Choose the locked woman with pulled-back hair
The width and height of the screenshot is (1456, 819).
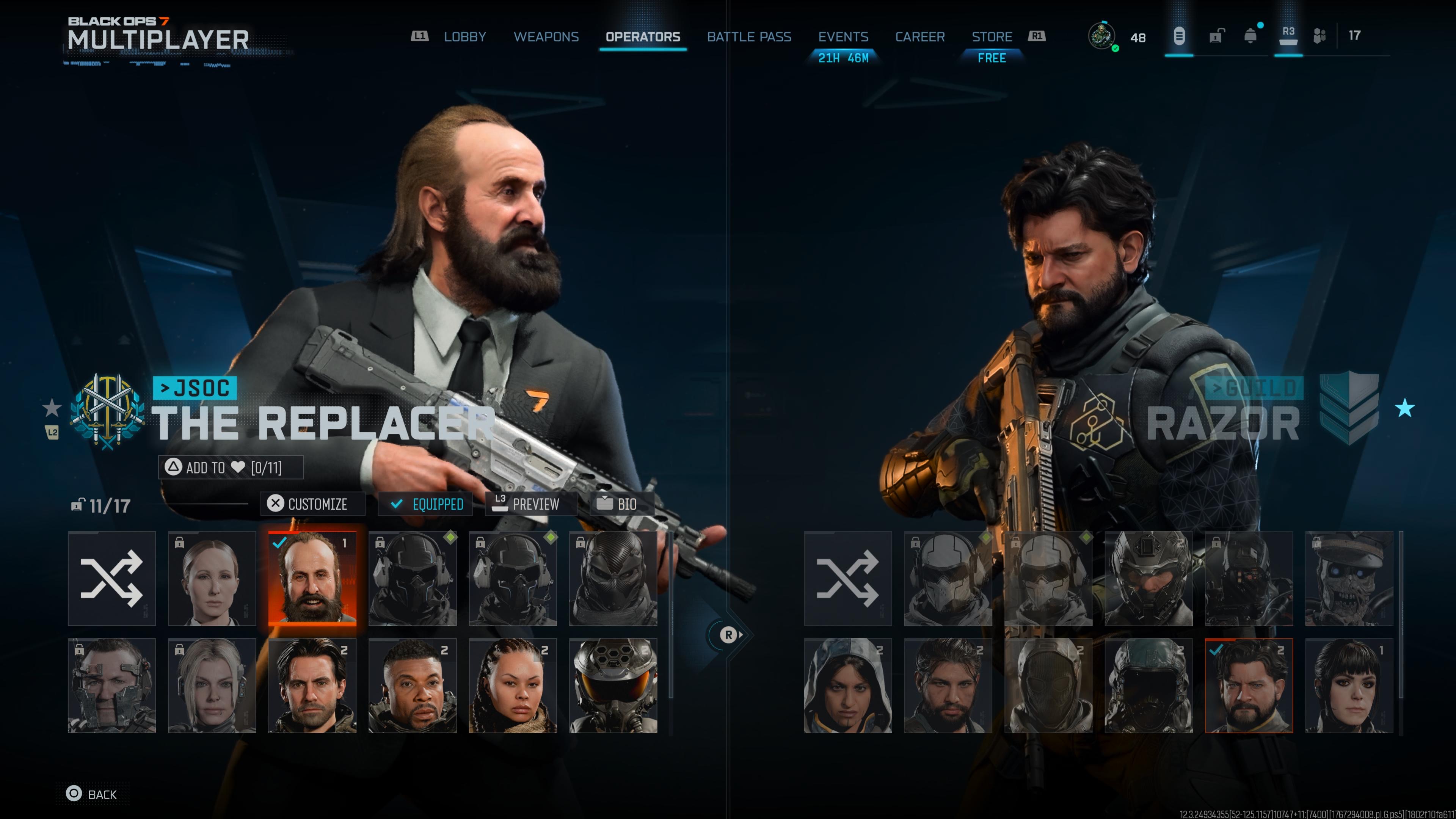coord(212,578)
